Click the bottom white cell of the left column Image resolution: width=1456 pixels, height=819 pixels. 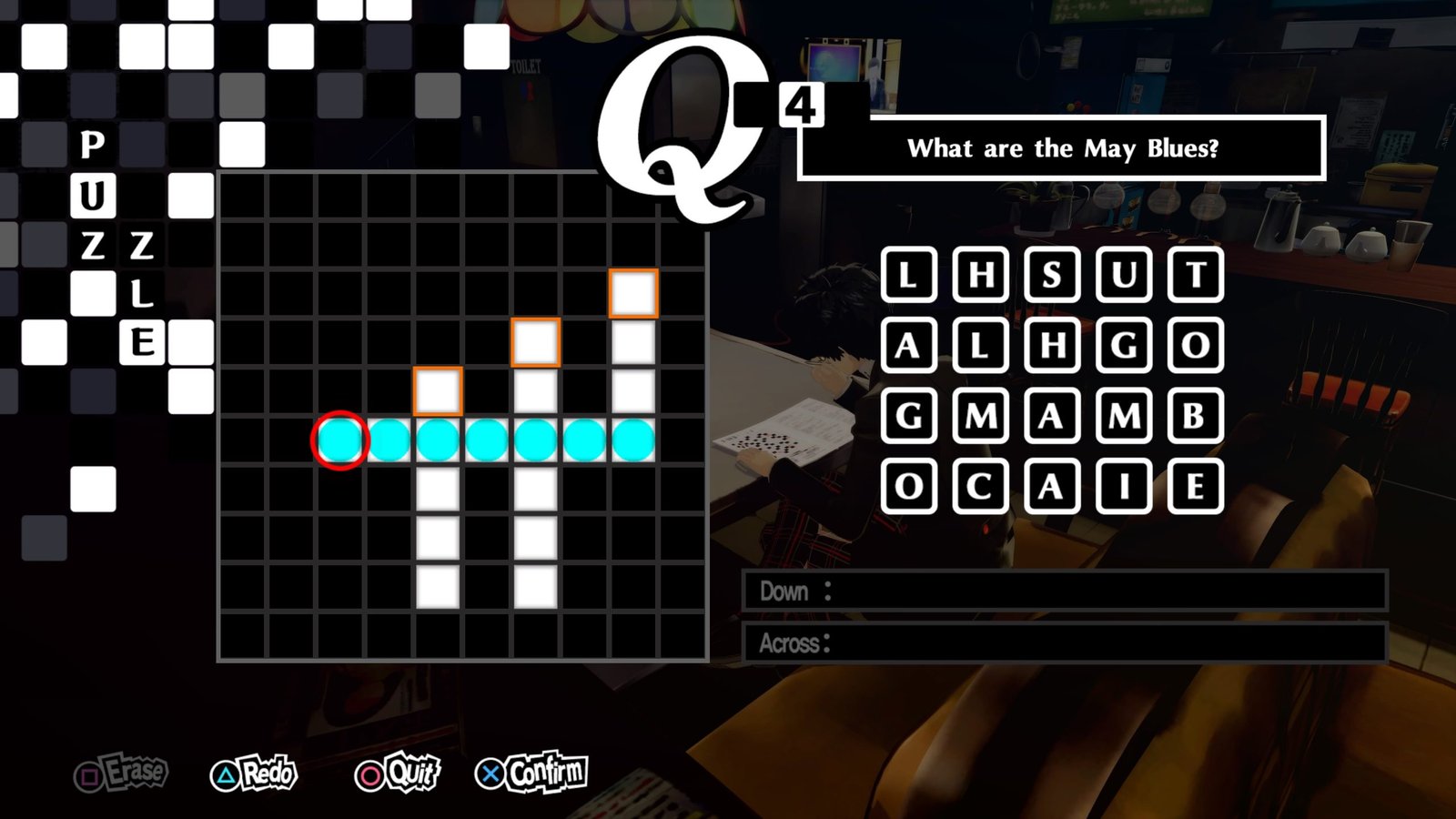coord(438,587)
